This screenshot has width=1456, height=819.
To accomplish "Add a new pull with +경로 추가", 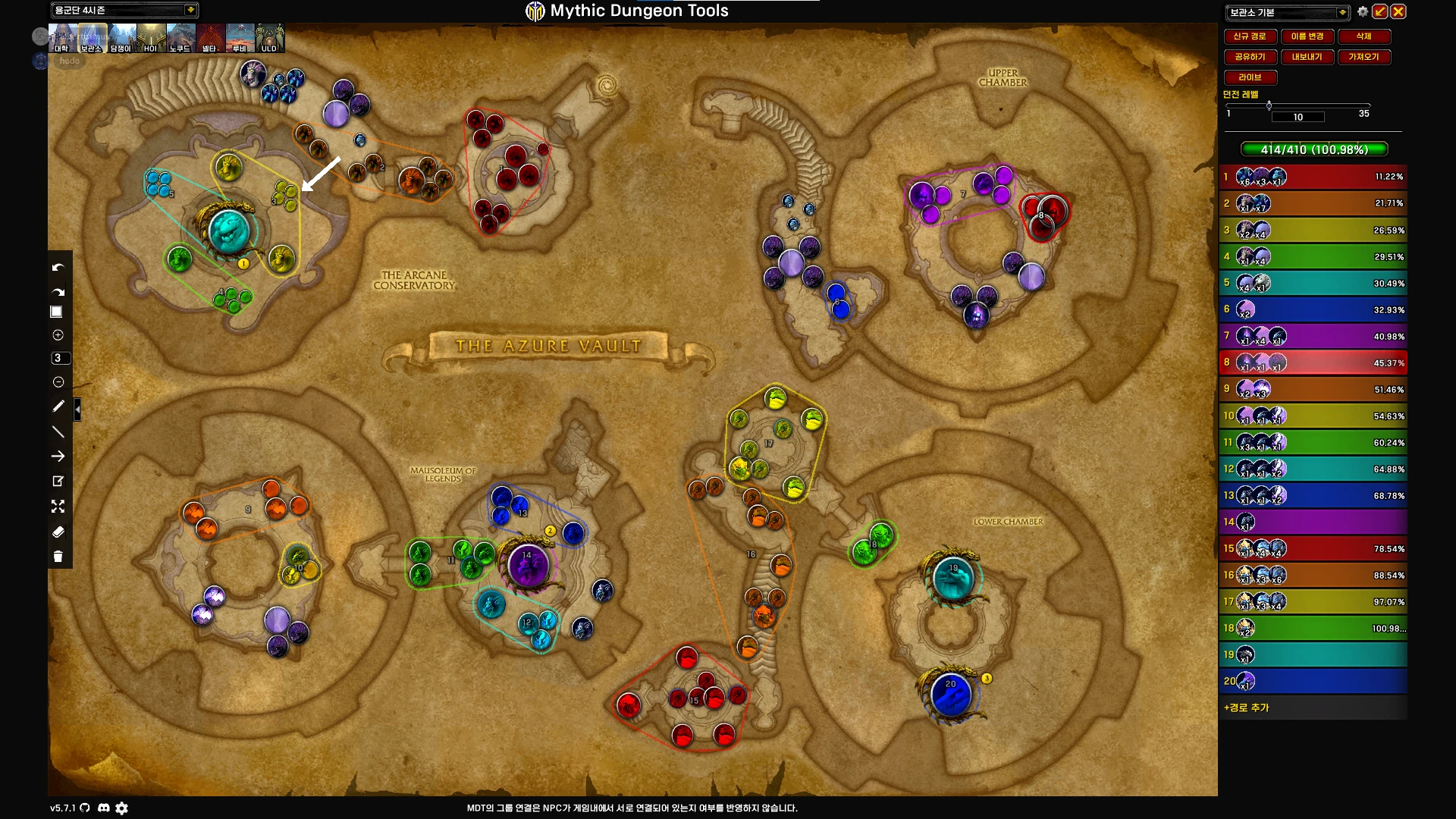I will pos(1246,708).
